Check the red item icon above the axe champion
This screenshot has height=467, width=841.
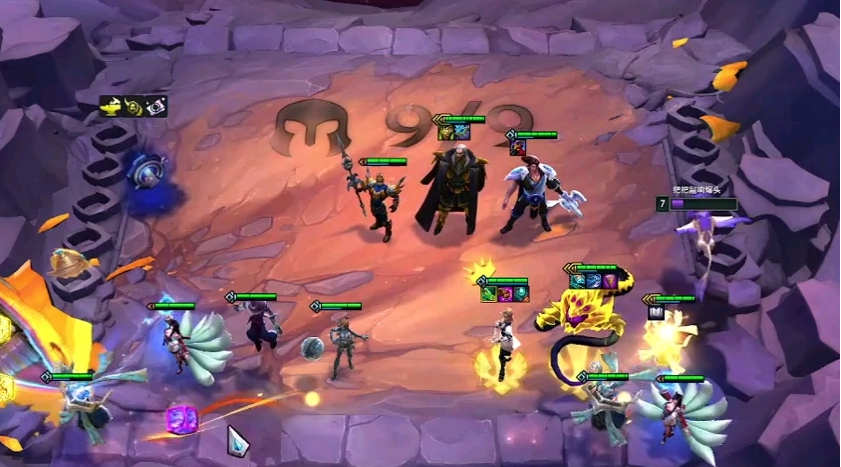[517, 147]
